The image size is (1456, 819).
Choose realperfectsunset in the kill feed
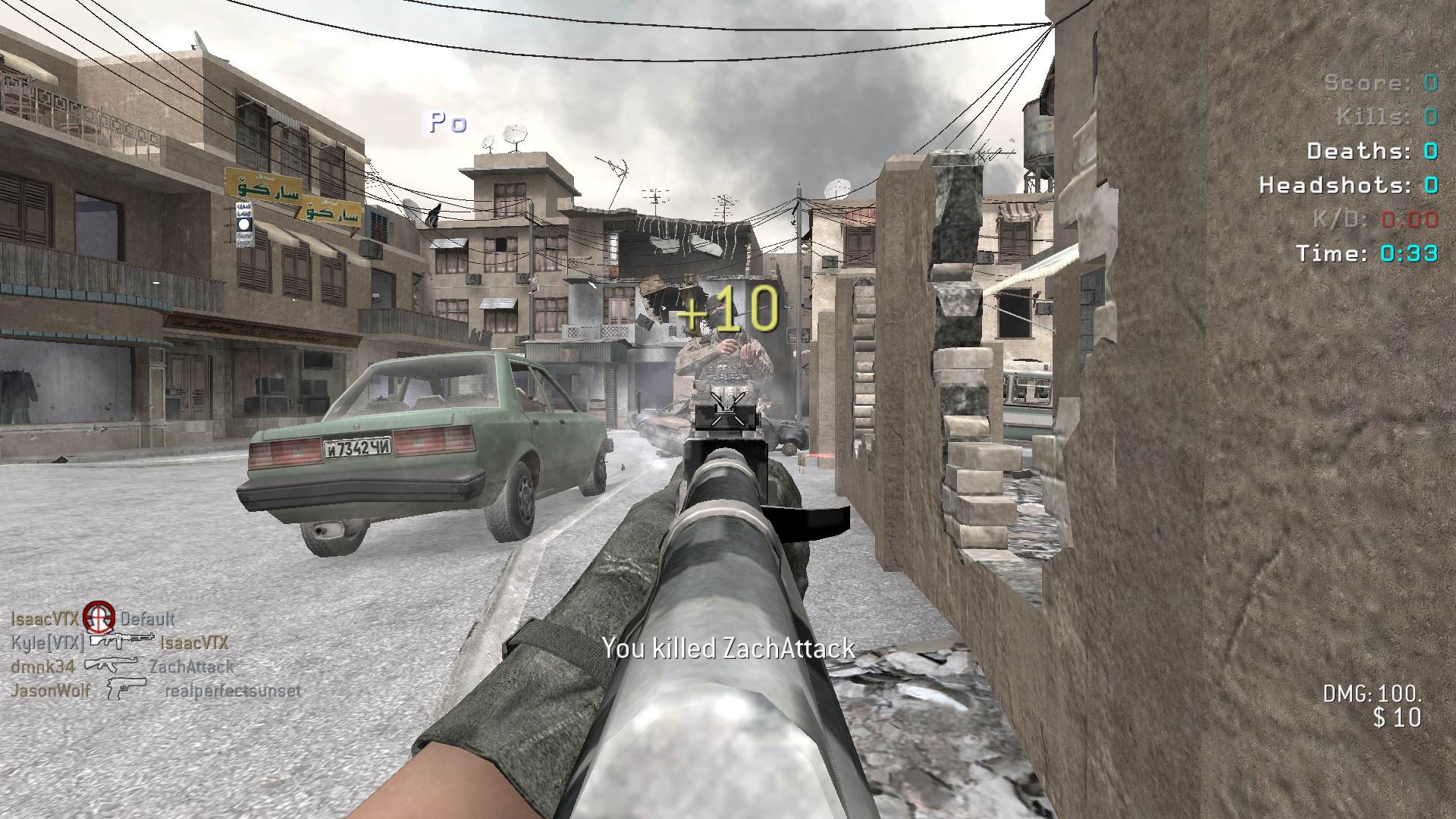233,691
